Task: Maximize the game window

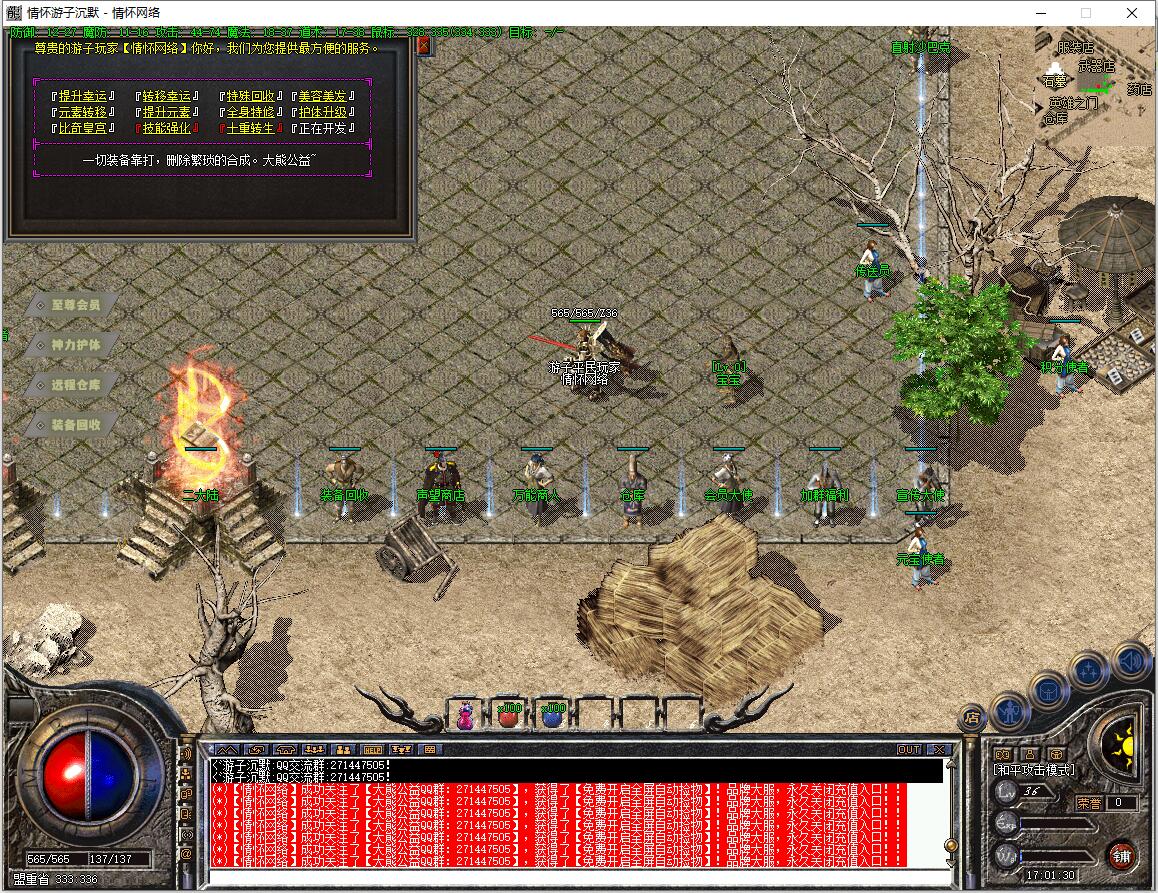Action: (x=1086, y=13)
